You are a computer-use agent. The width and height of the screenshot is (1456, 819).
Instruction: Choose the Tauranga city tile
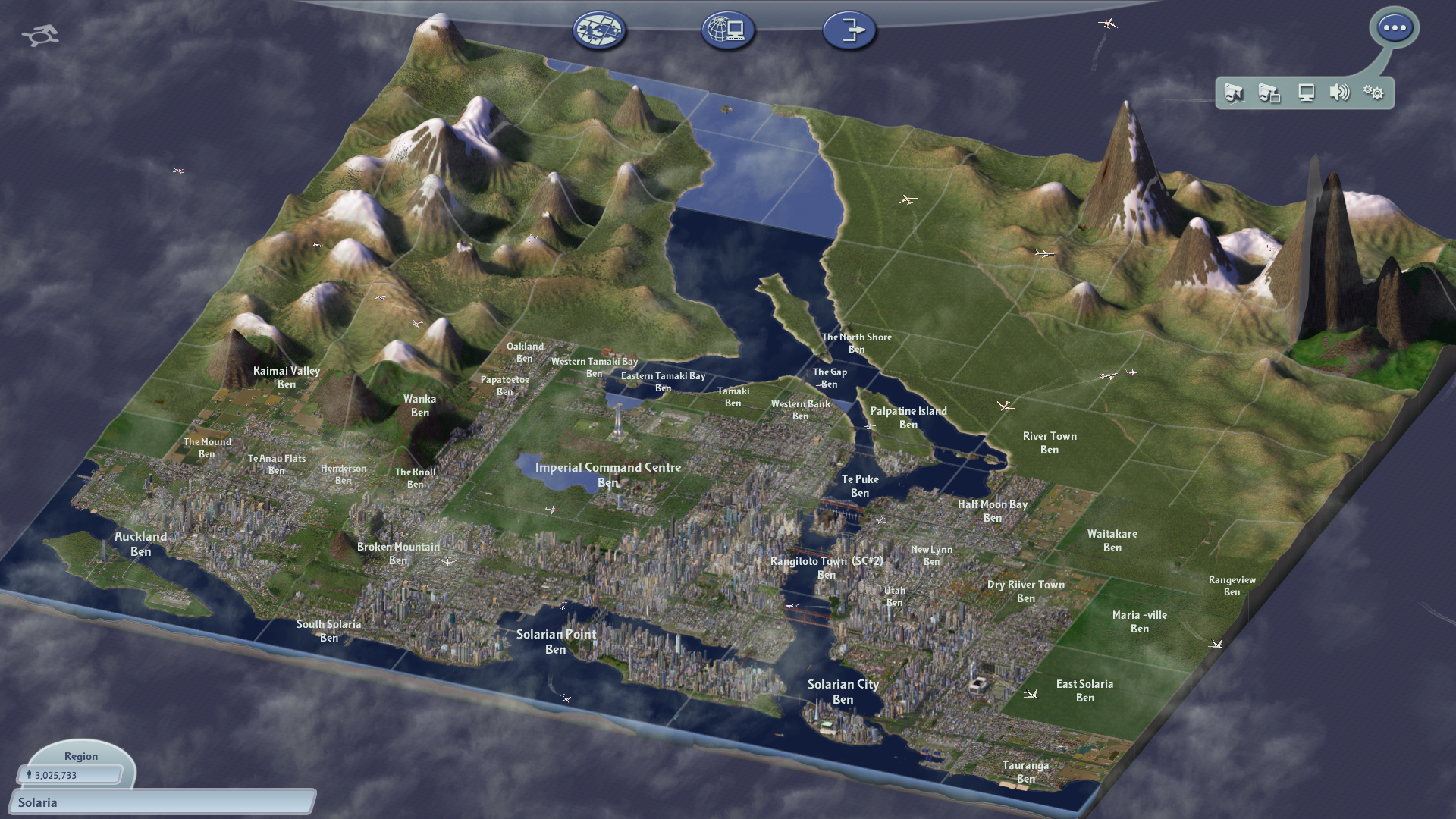(x=1025, y=771)
